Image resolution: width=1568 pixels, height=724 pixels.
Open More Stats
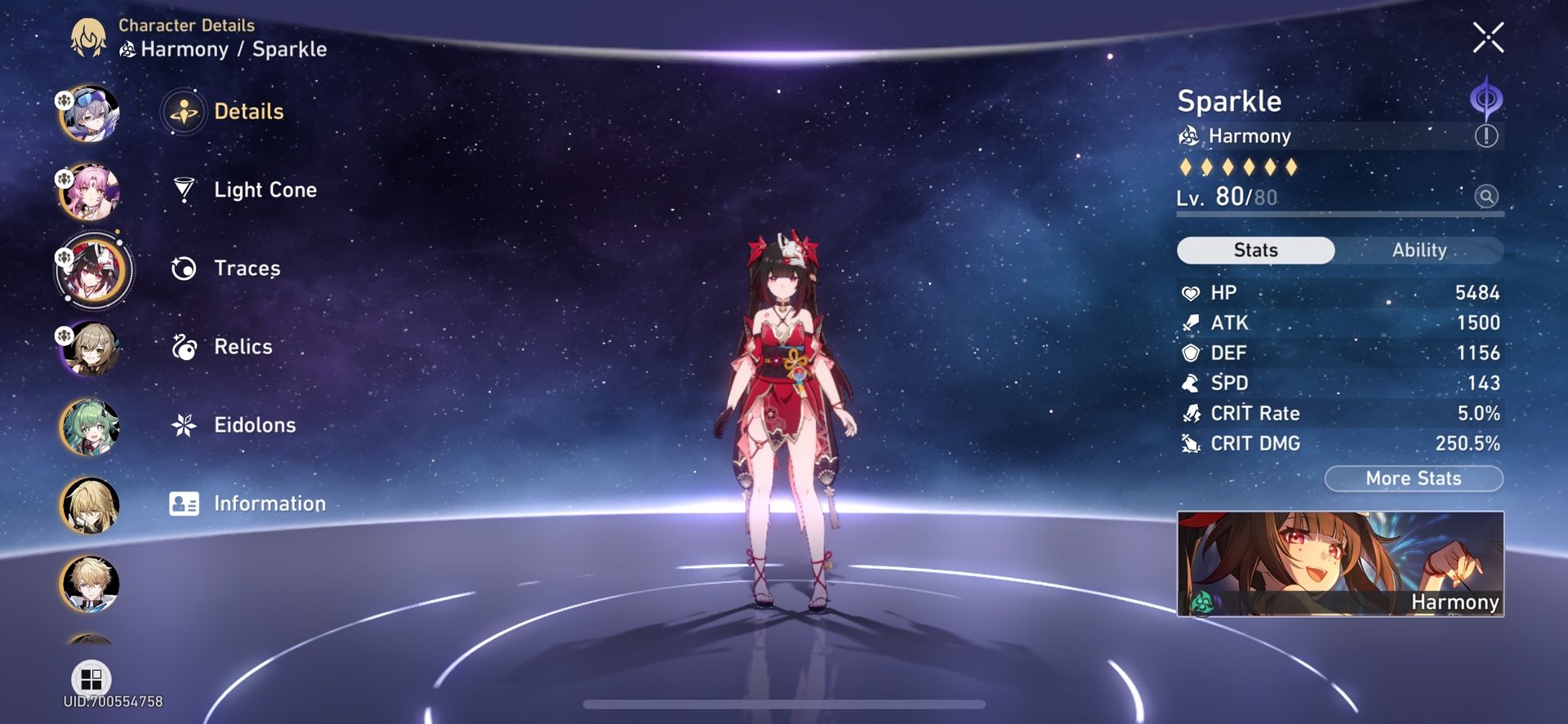pos(1414,478)
